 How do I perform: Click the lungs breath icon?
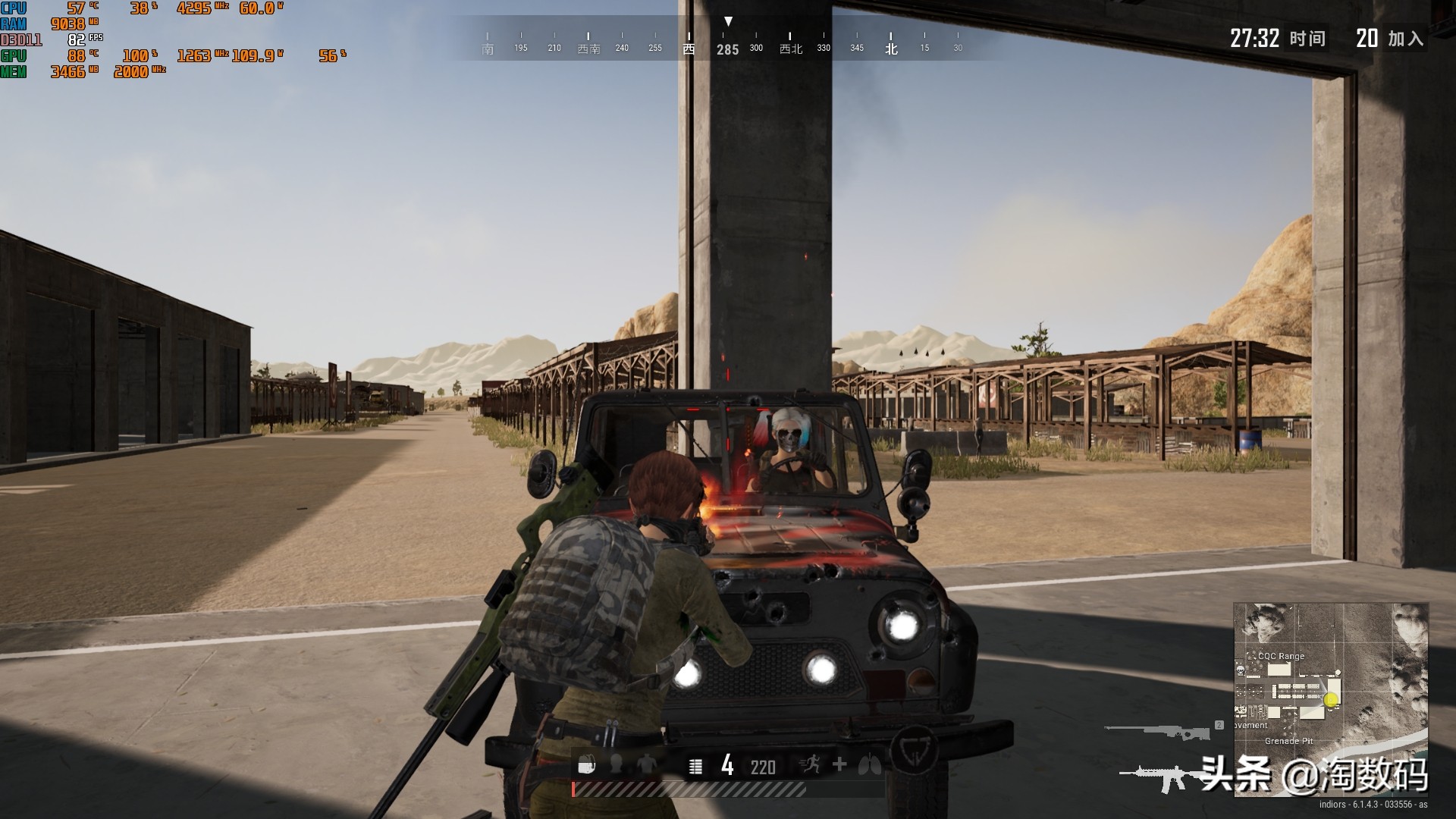tap(870, 765)
